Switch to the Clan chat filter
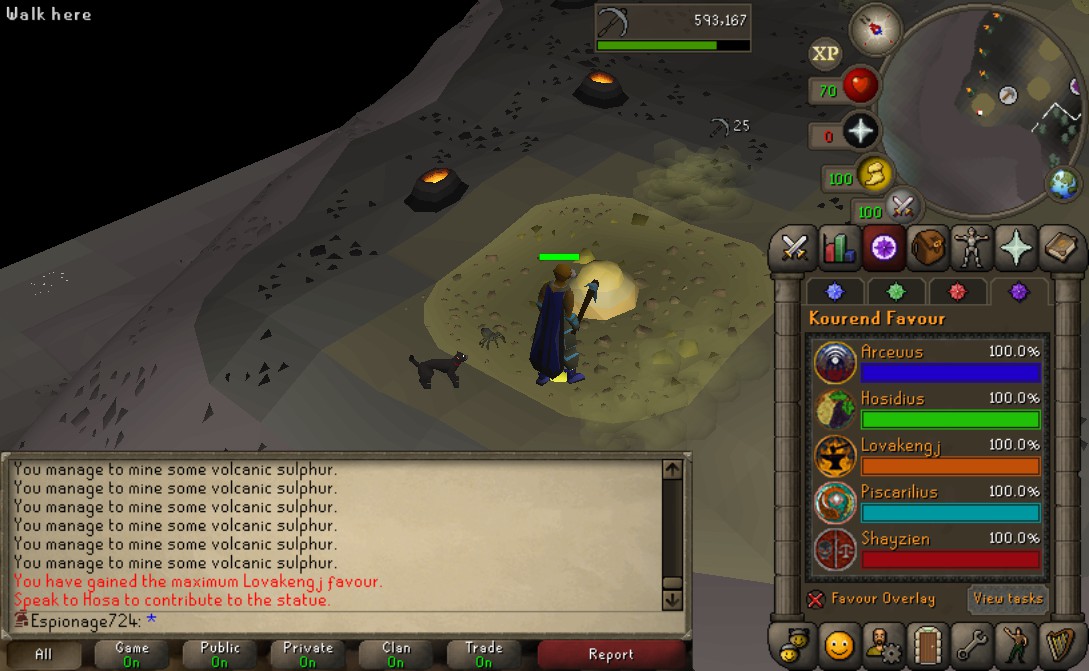Viewport: 1089px width, 671px height. pyautogui.click(x=396, y=655)
